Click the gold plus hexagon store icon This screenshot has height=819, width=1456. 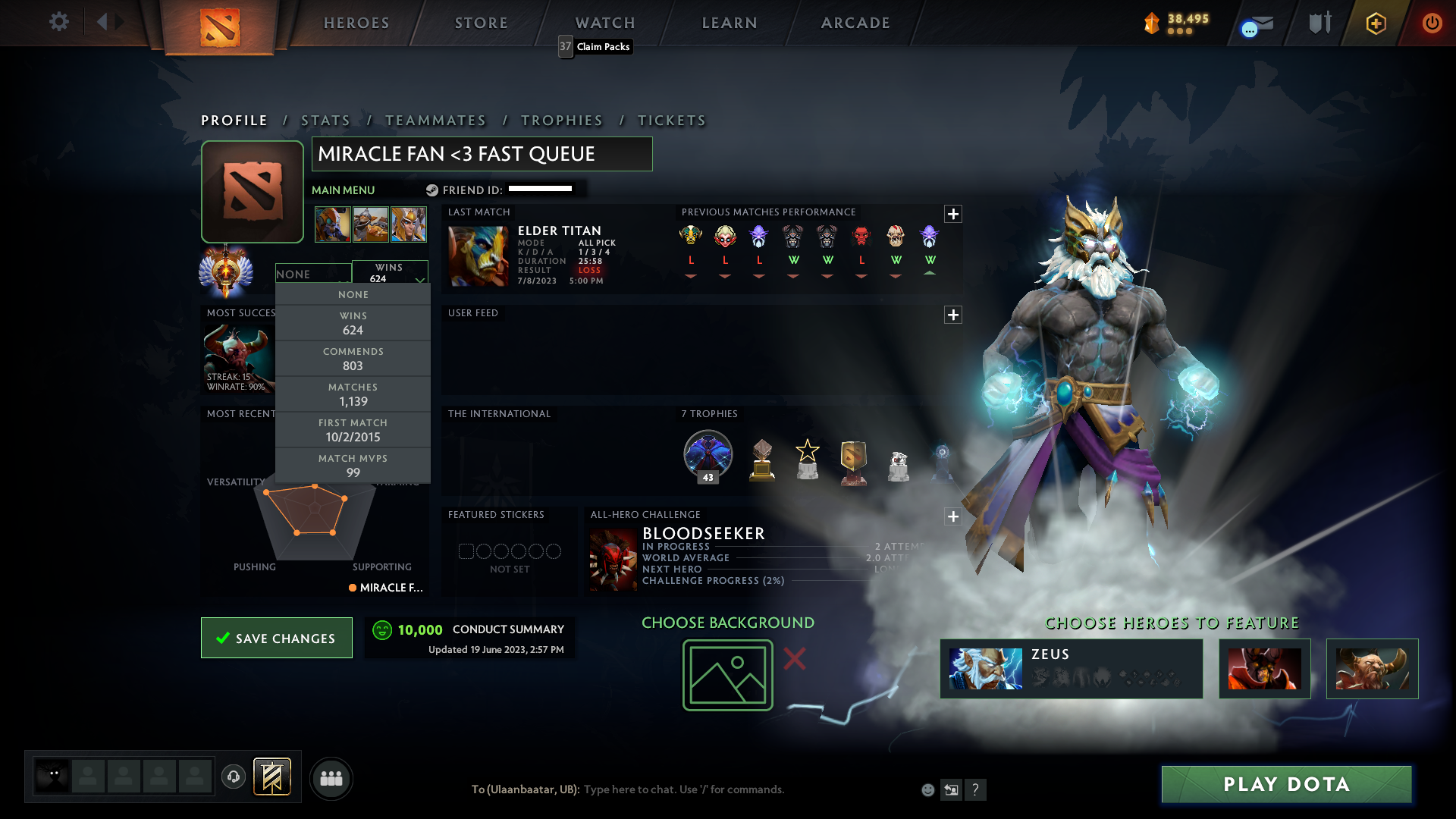coord(1376,23)
